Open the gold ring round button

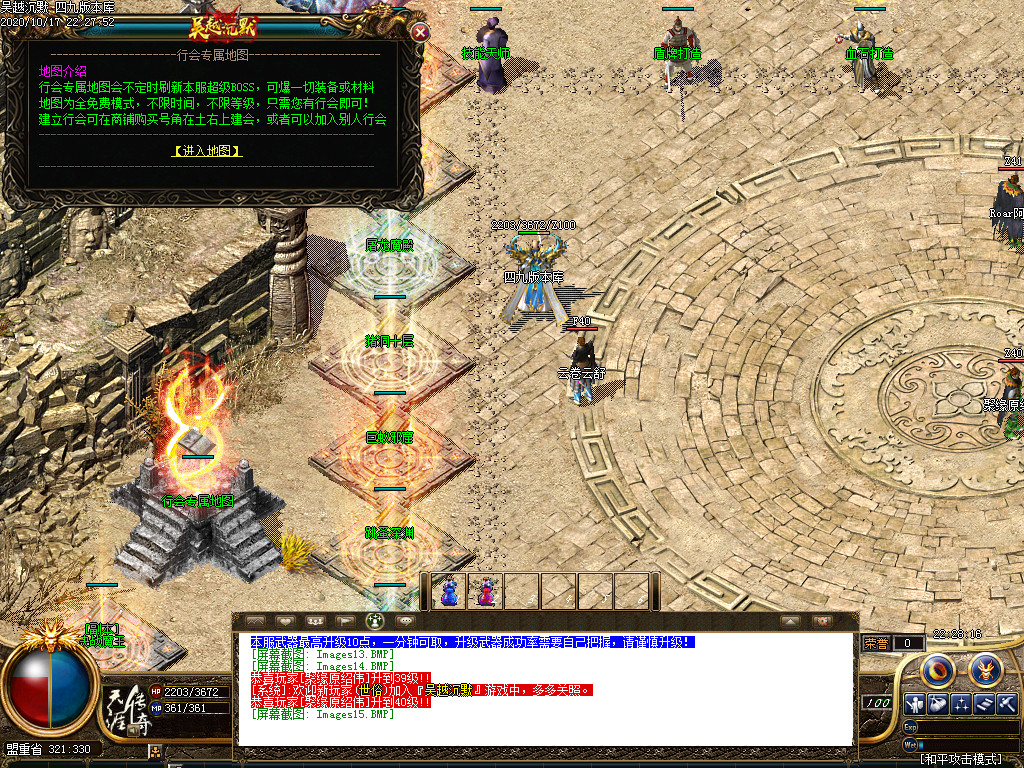coord(937,668)
